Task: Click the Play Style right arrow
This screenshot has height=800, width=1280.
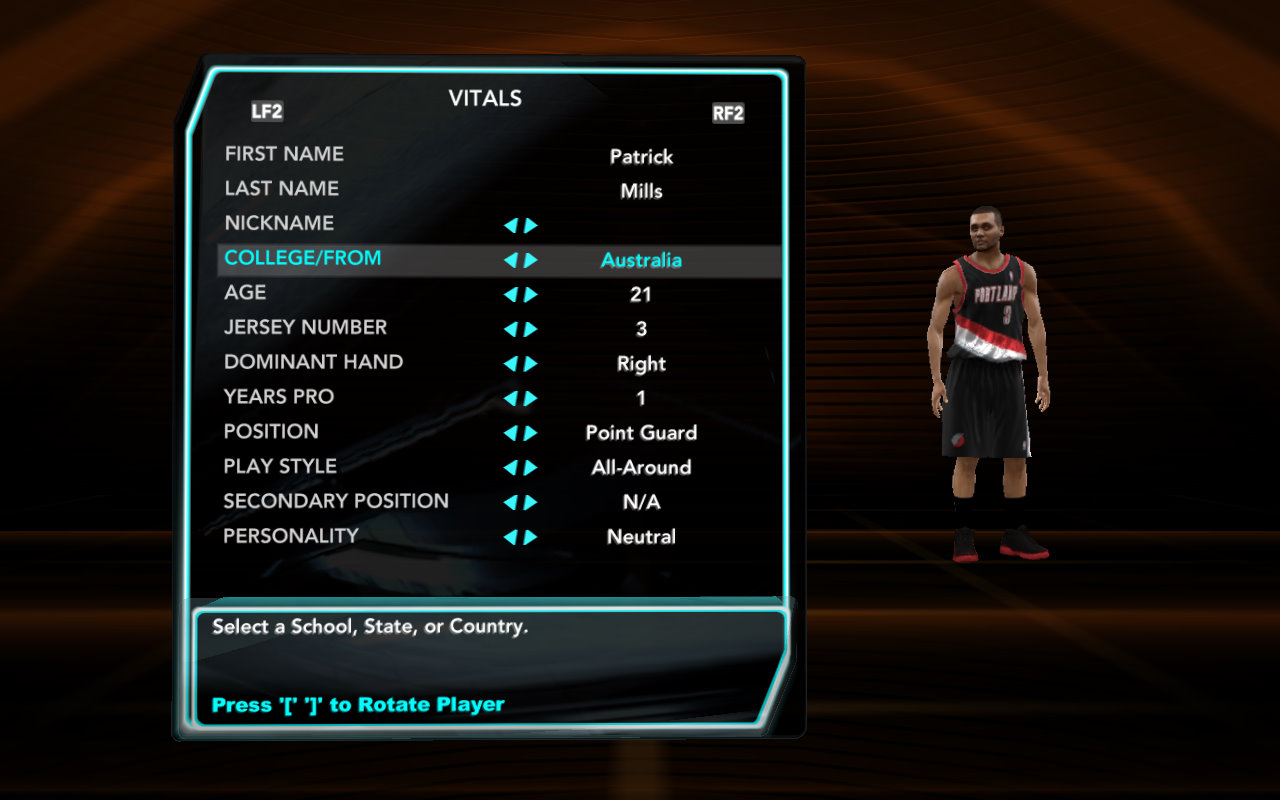Action: [x=531, y=468]
